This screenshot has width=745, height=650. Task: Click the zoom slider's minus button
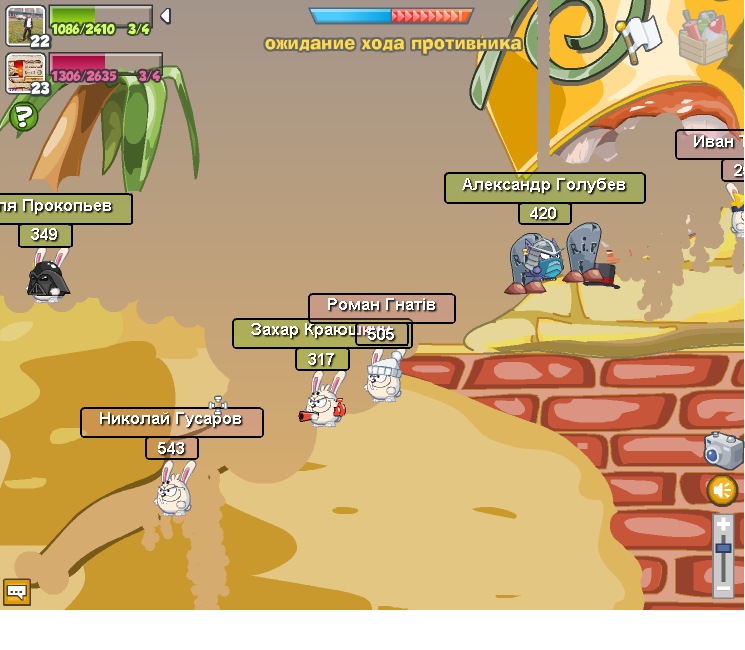pyautogui.click(x=723, y=588)
